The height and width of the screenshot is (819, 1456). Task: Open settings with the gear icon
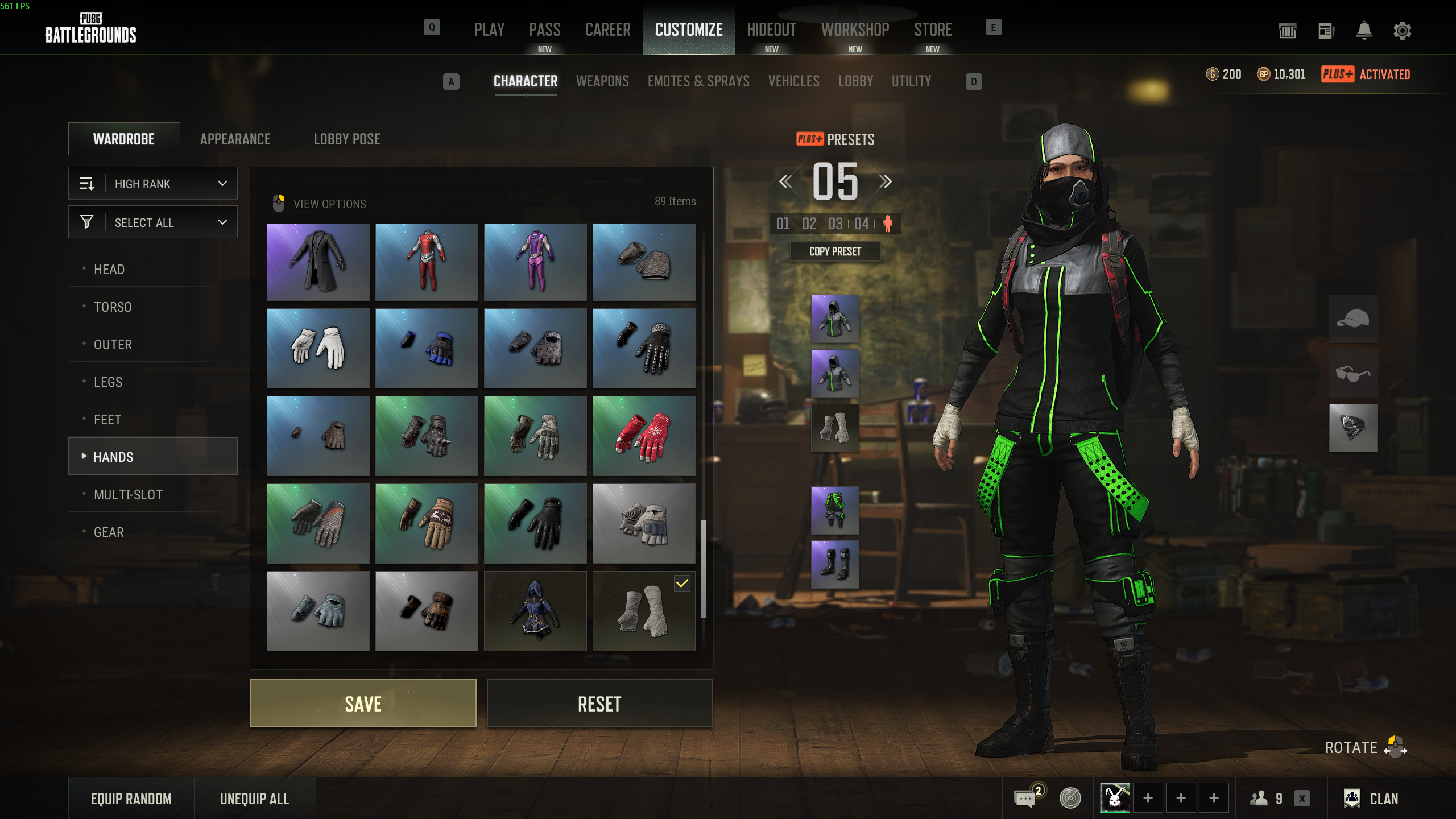(1402, 31)
